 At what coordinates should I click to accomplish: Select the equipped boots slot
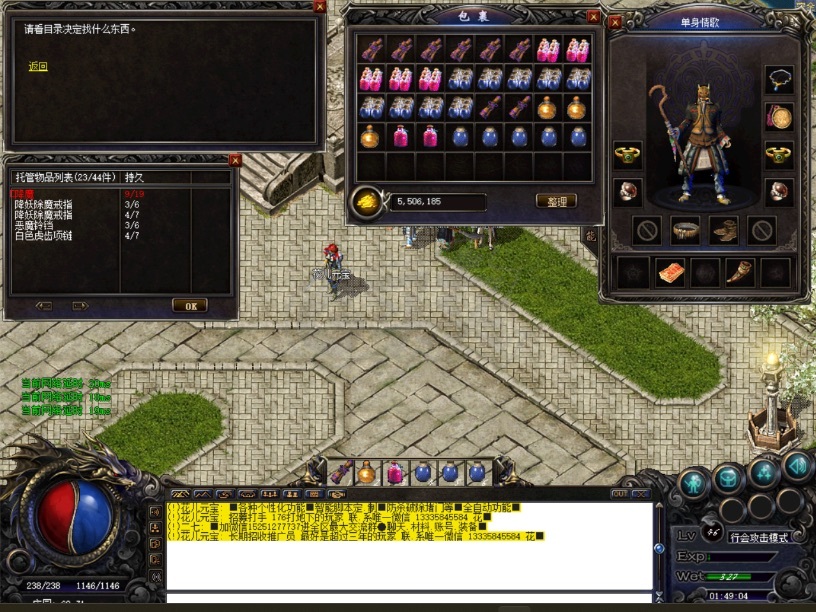(x=724, y=231)
